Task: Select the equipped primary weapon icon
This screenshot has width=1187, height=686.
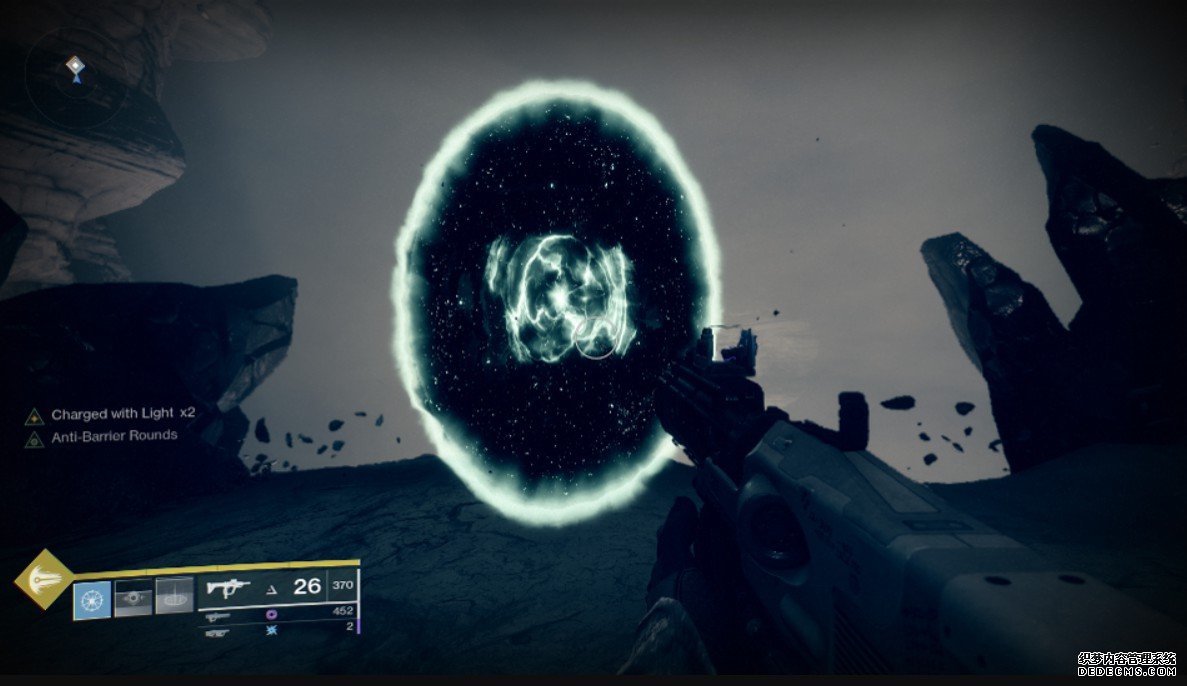Action: click(x=227, y=588)
